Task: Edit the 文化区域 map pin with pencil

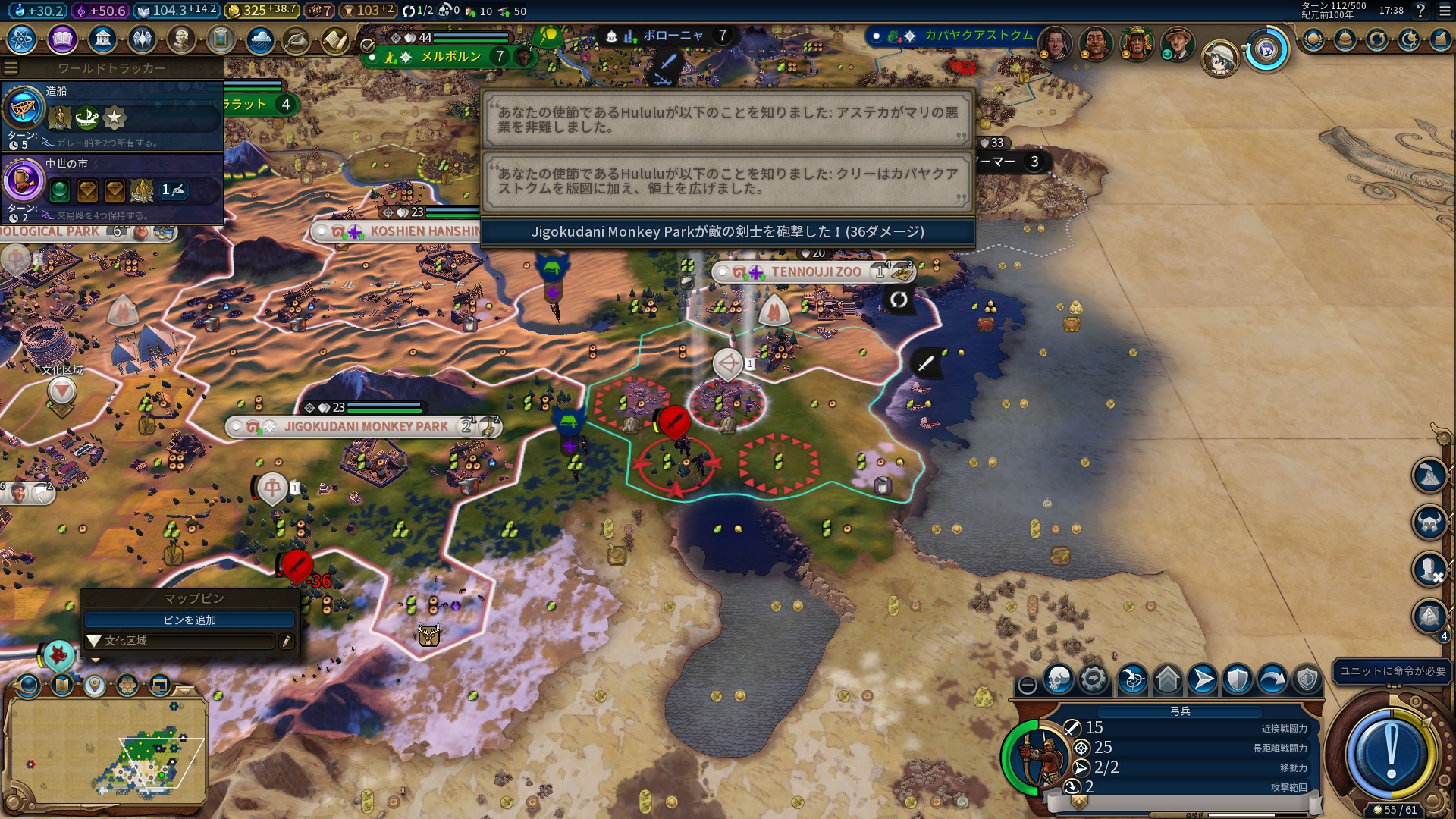Action: click(286, 642)
